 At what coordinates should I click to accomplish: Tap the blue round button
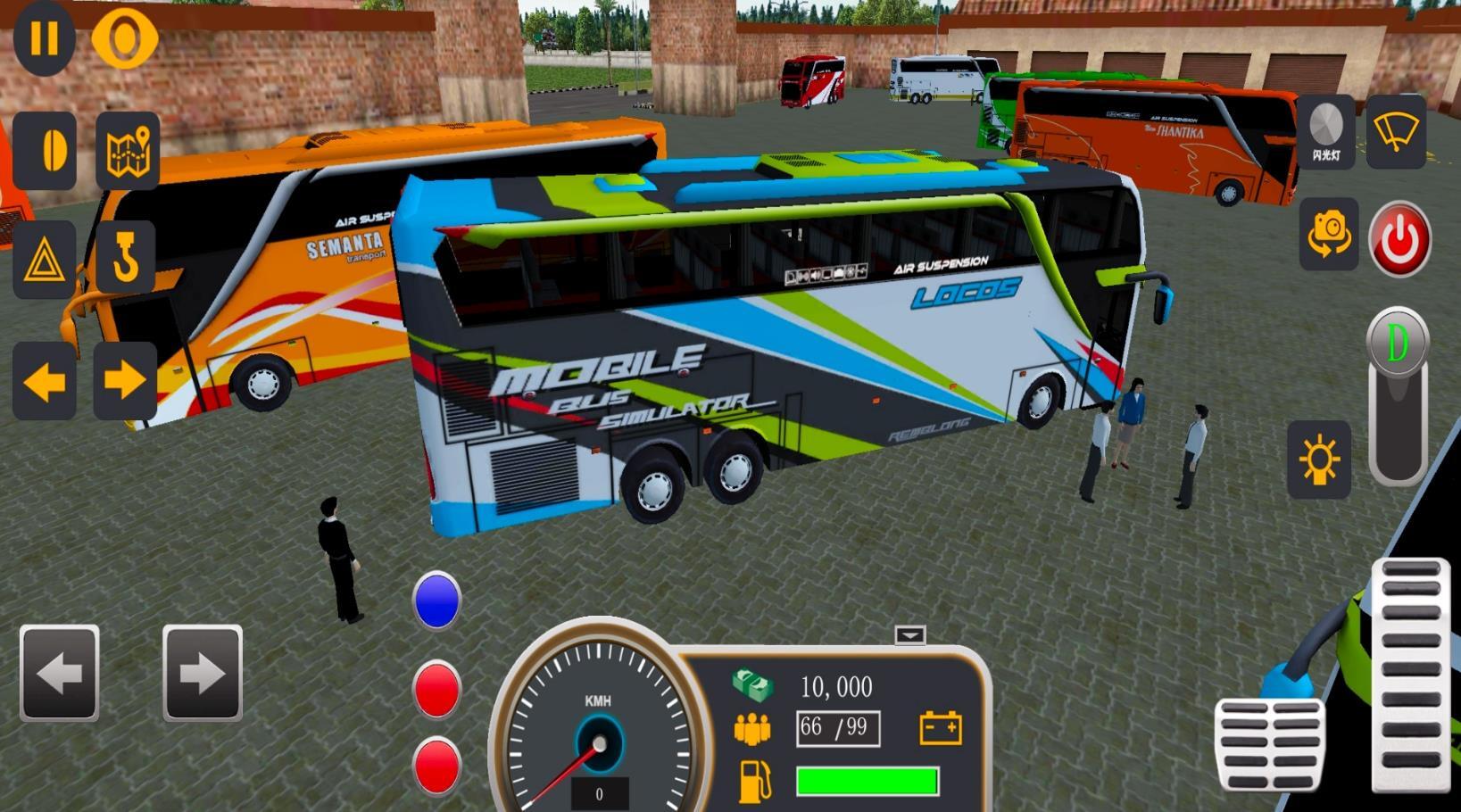pyautogui.click(x=437, y=601)
